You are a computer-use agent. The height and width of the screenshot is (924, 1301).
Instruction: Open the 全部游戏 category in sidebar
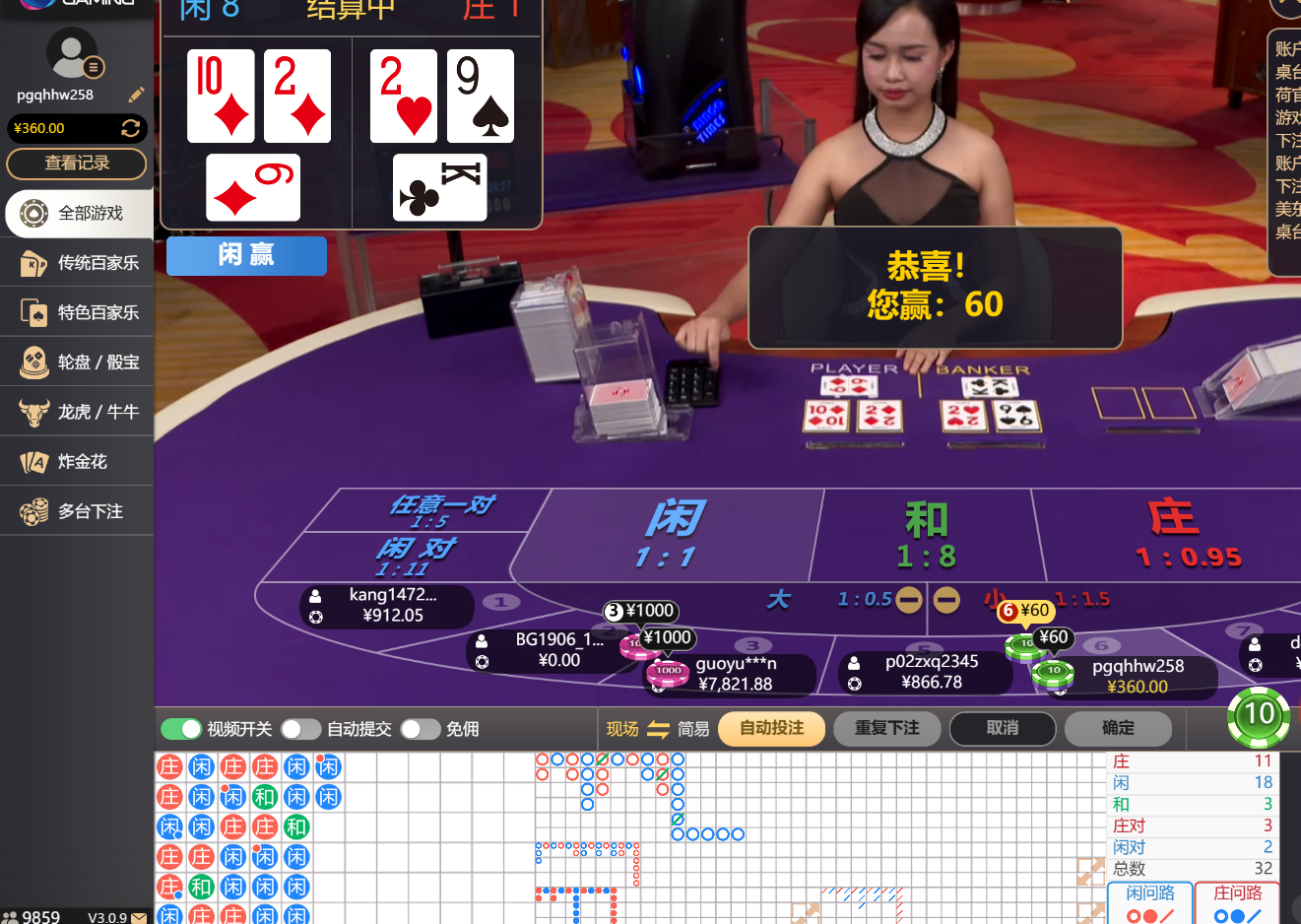click(76, 213)
